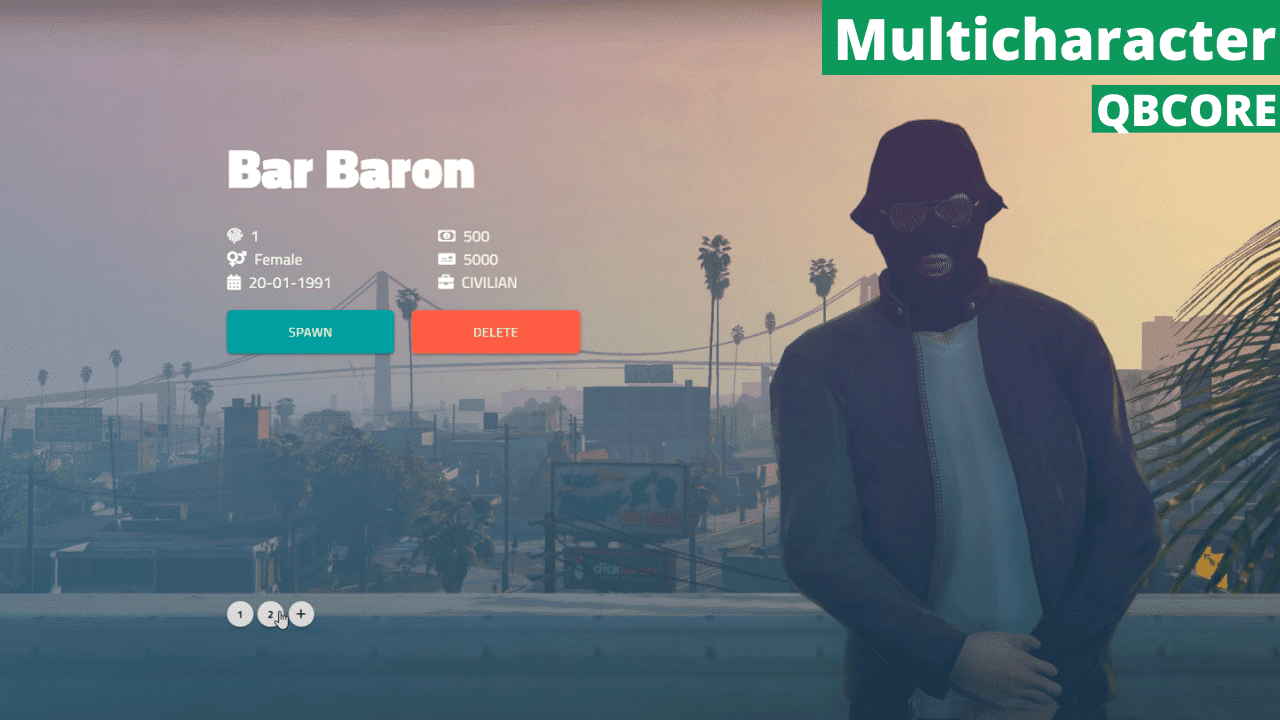Activate character slot 1 circle toggle
1280x720 pixels.
coord(240,614)
